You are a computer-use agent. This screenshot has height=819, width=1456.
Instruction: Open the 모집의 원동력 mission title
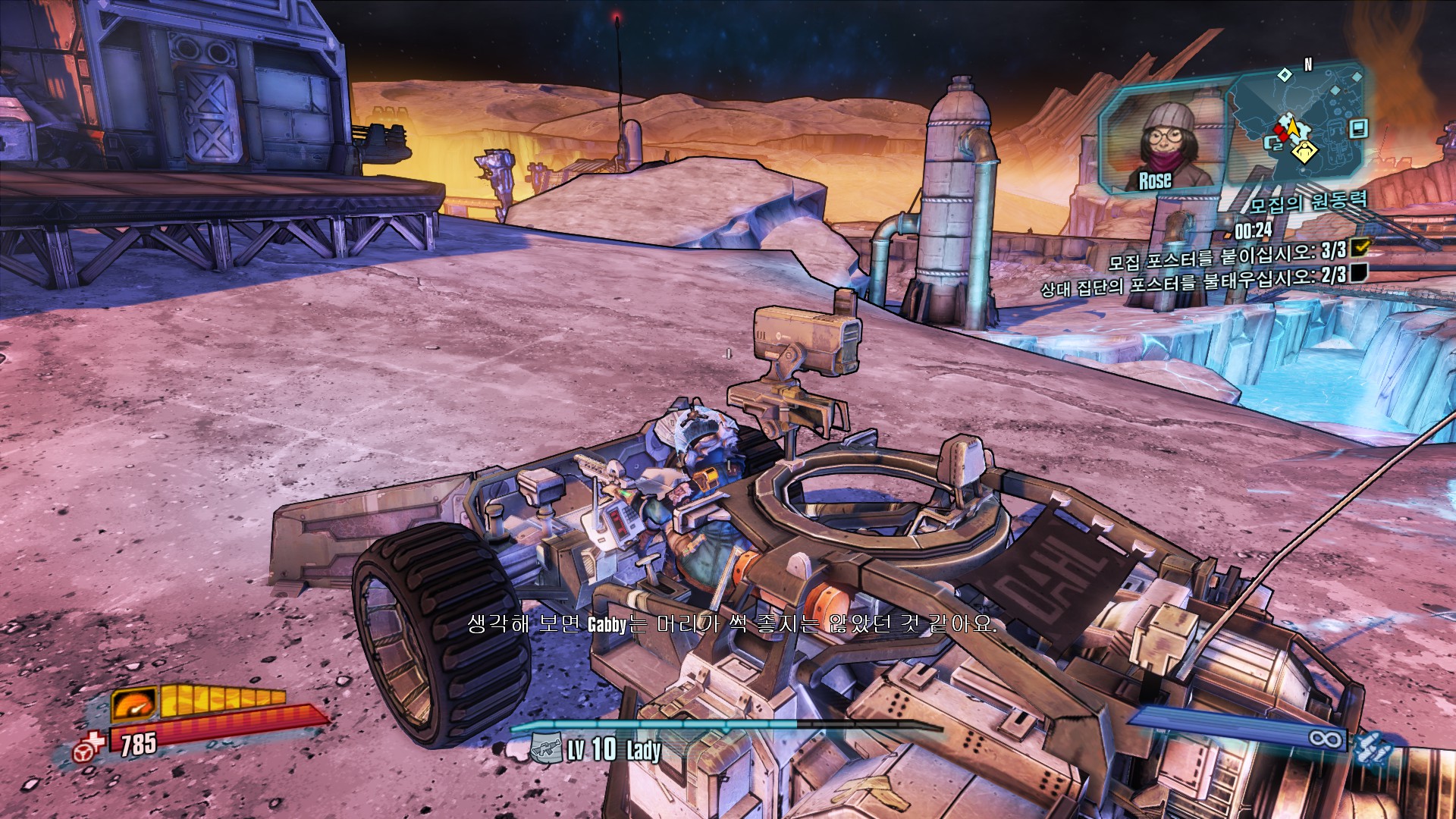pos(1307,202)
